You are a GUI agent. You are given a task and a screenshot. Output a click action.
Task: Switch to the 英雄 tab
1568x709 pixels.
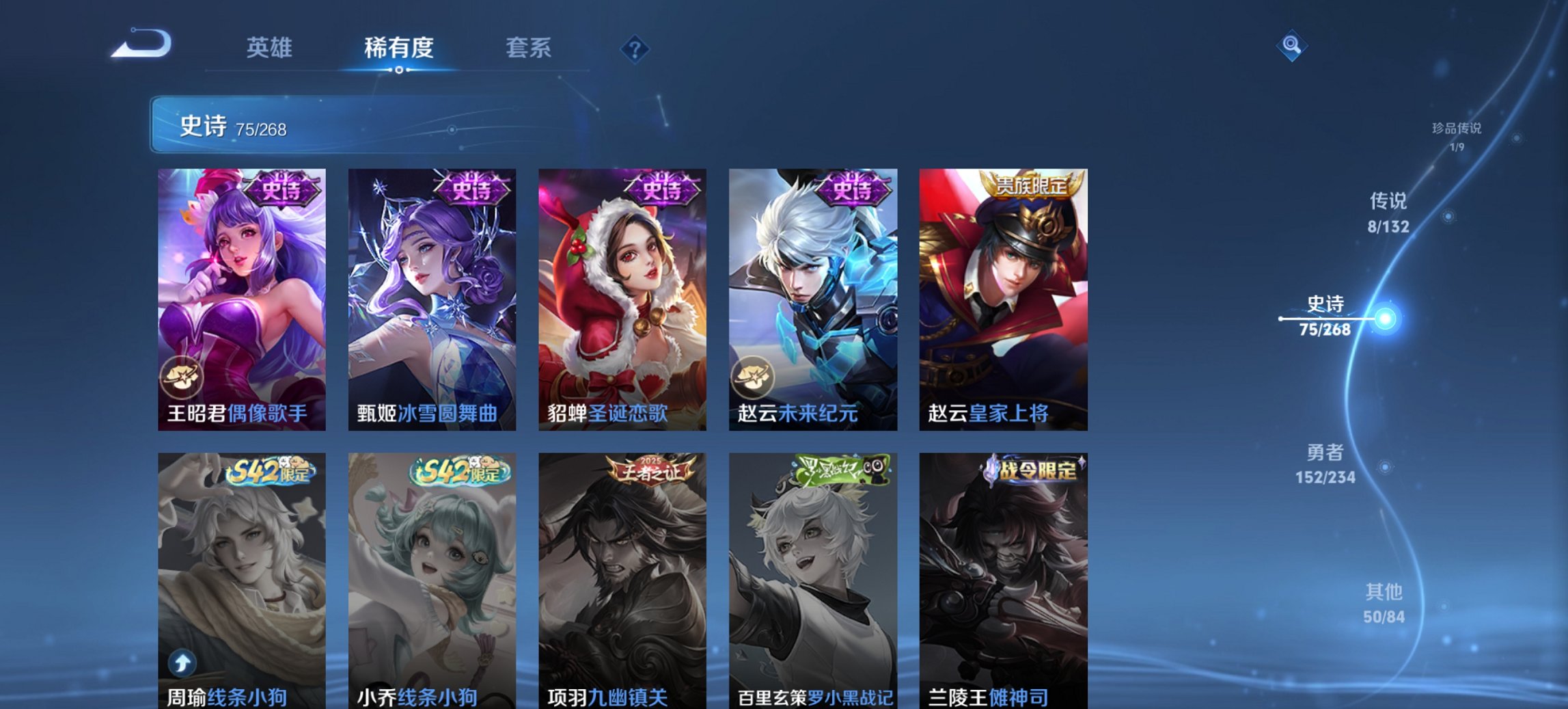[x=271, y=47]
